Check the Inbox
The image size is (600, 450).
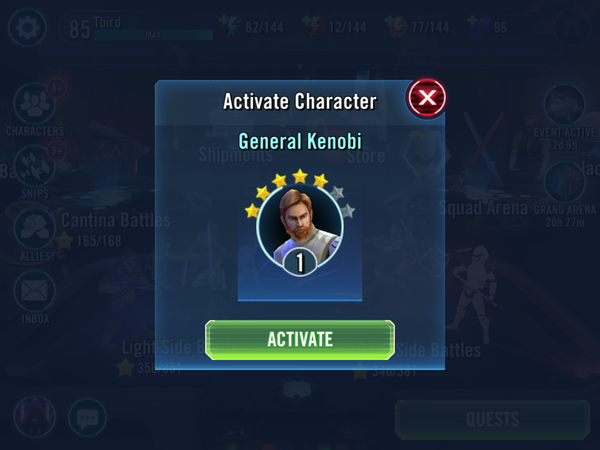tap(35, 293)
